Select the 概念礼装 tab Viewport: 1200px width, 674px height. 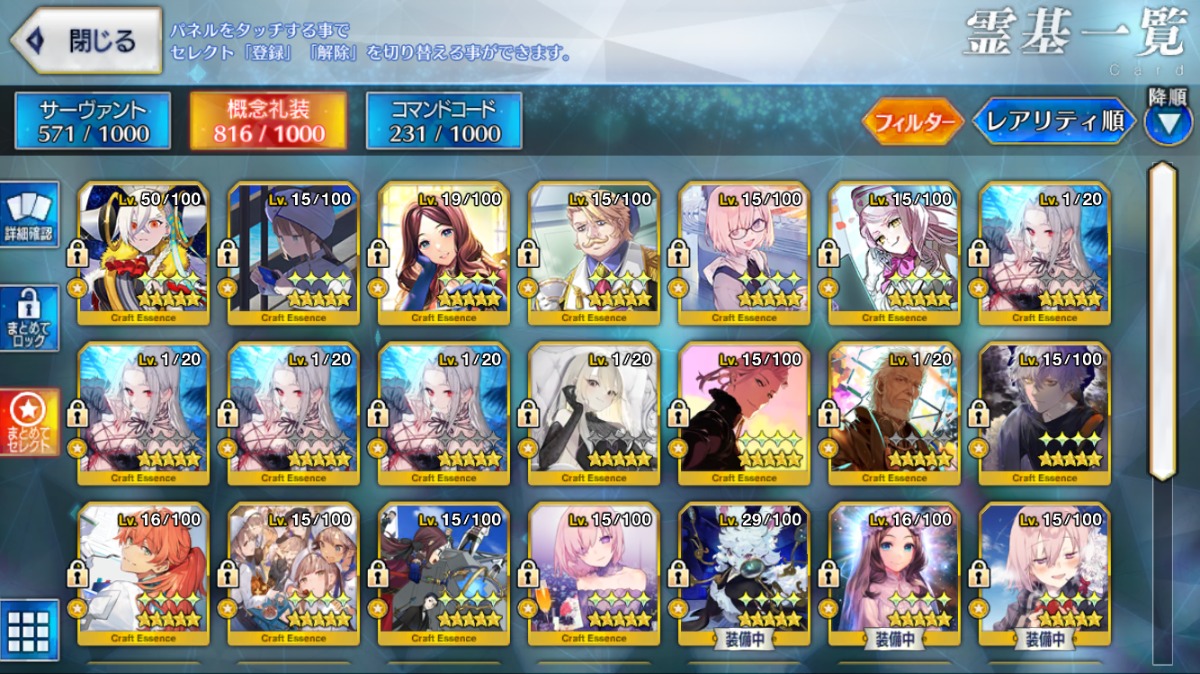coord(269,121)
